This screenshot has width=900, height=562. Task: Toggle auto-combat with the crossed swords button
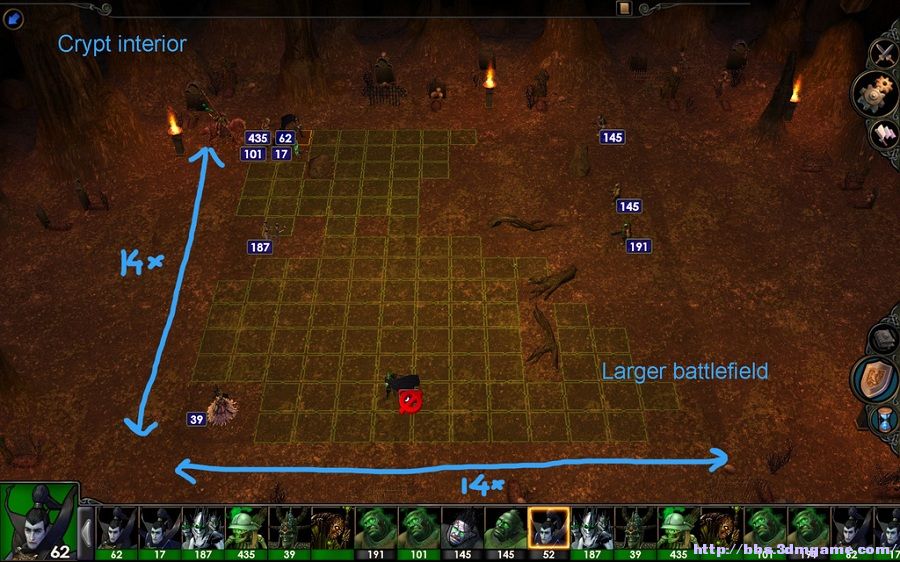pyautogui.click(x=884, y=51)
